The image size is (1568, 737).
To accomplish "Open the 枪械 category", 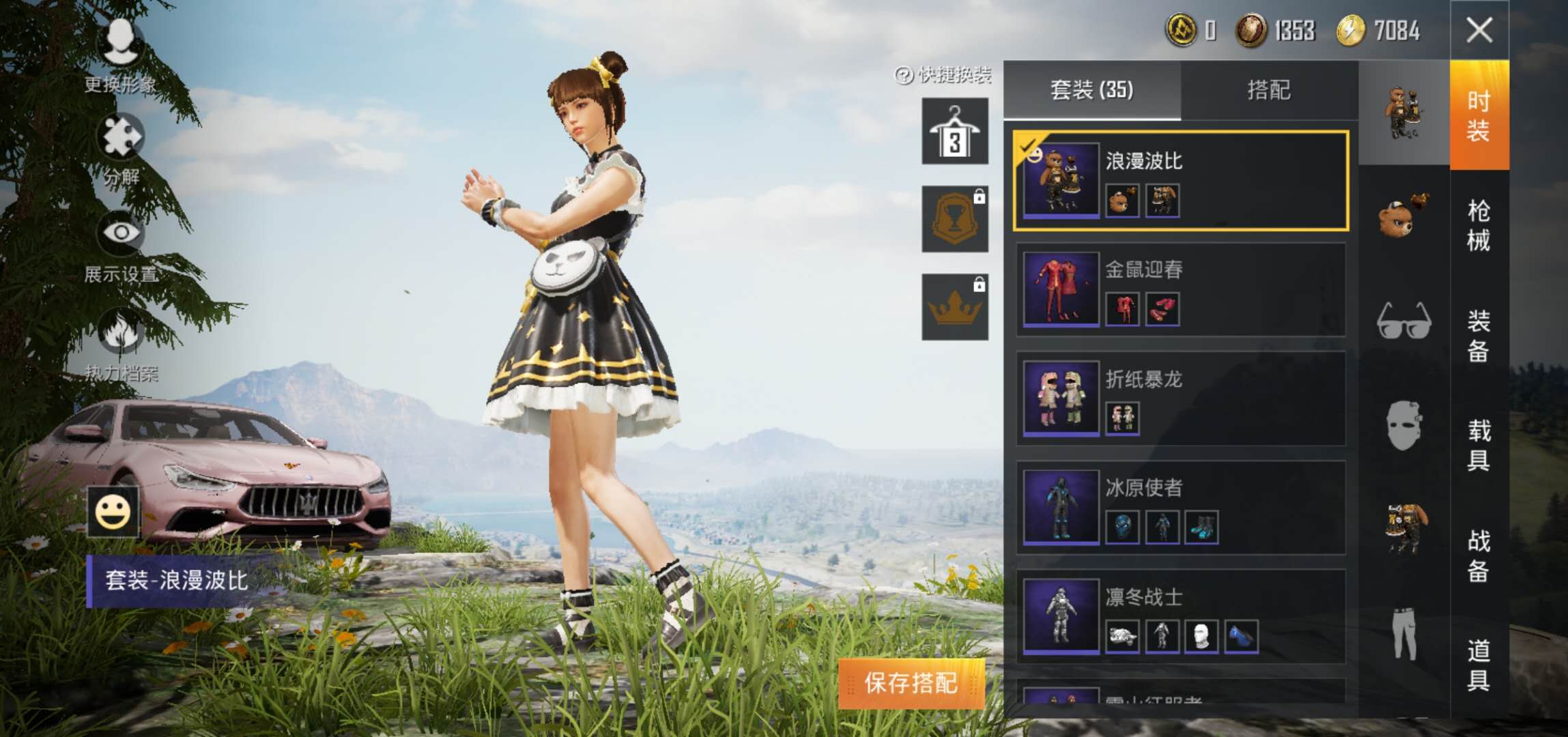I will click(1479, 225).
